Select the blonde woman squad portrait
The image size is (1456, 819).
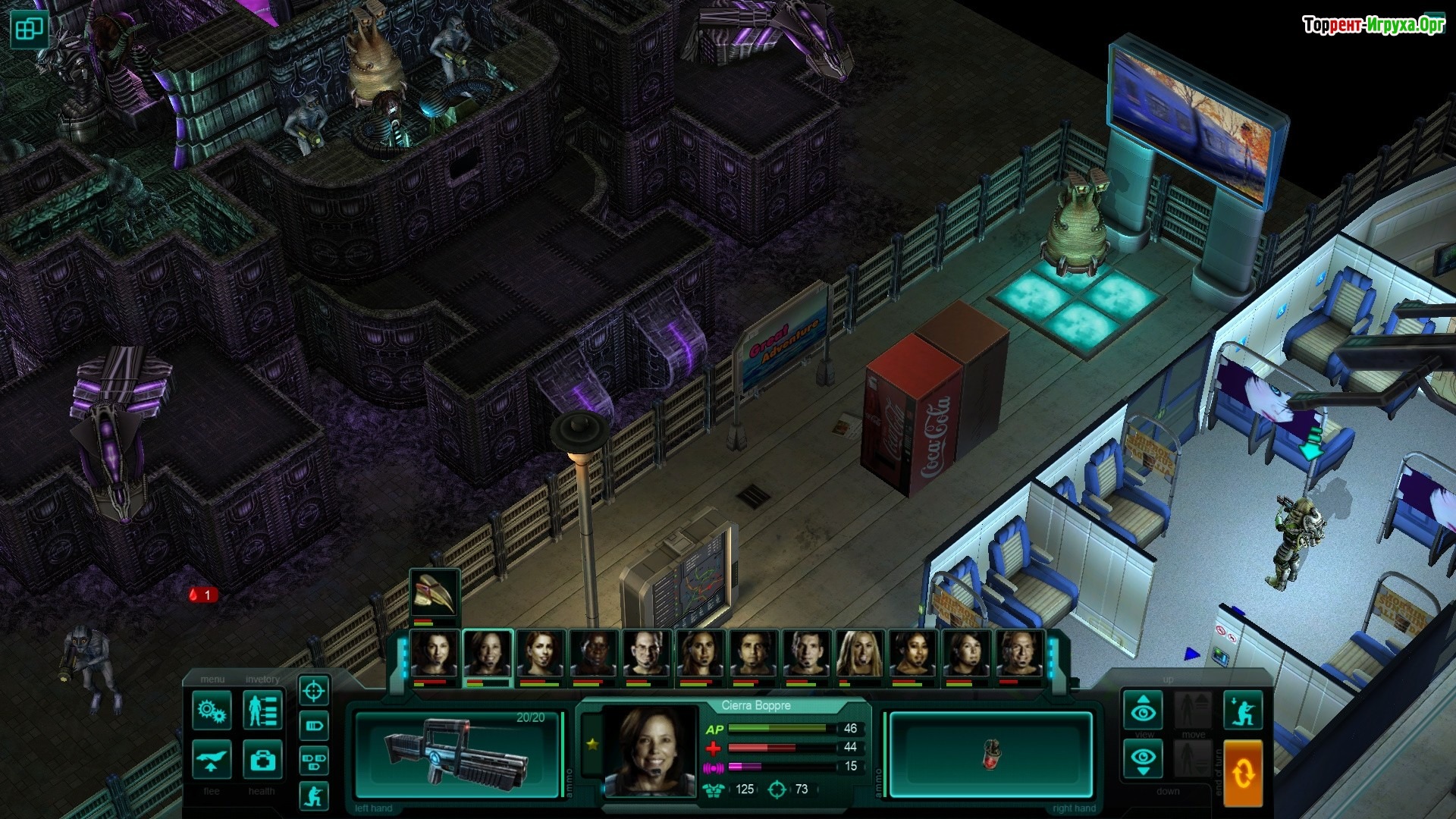point(859,654)
